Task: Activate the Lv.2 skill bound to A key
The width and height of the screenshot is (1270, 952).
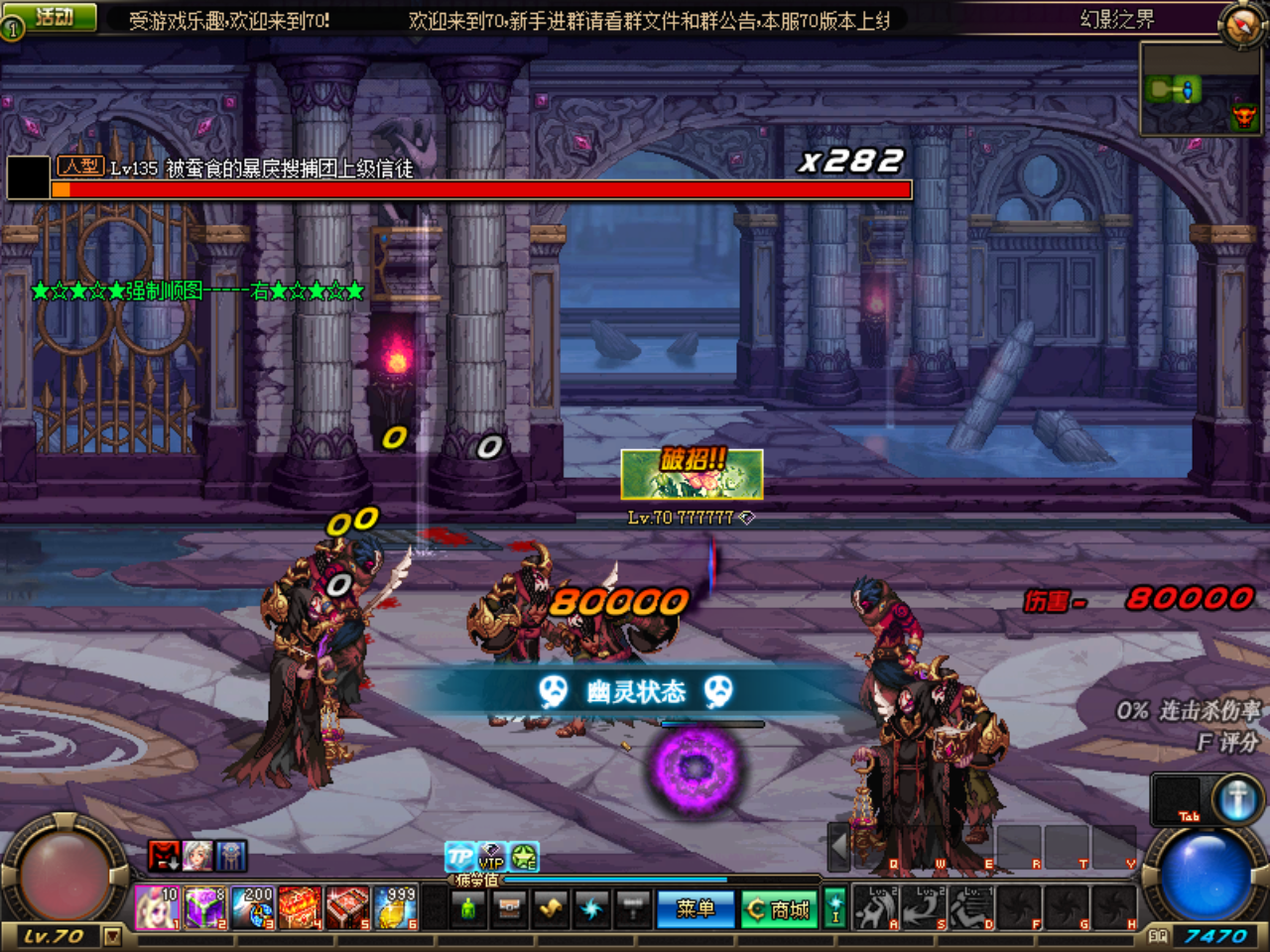Action: click(x=875, y=906)
